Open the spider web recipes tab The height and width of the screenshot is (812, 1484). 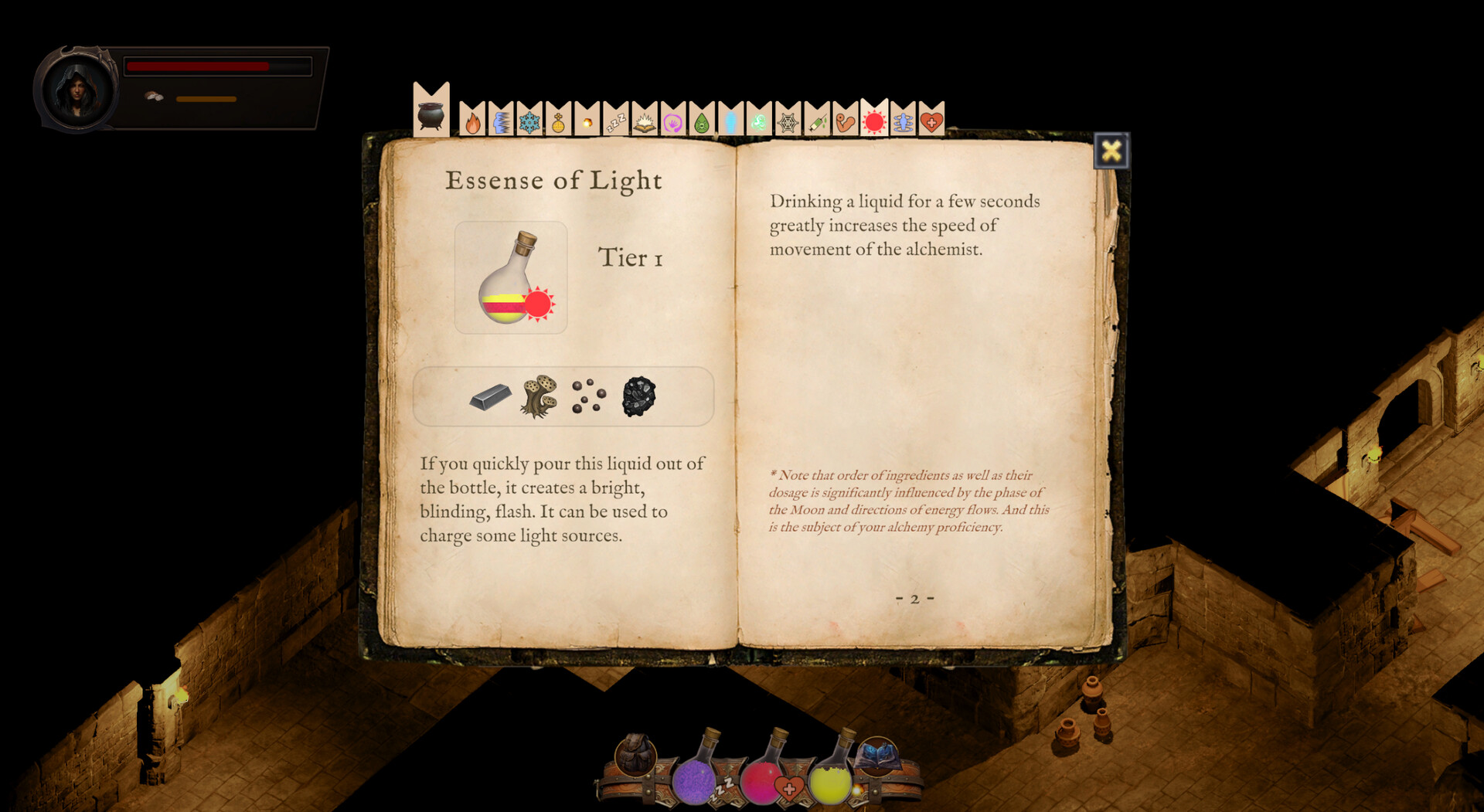point(788,122)
